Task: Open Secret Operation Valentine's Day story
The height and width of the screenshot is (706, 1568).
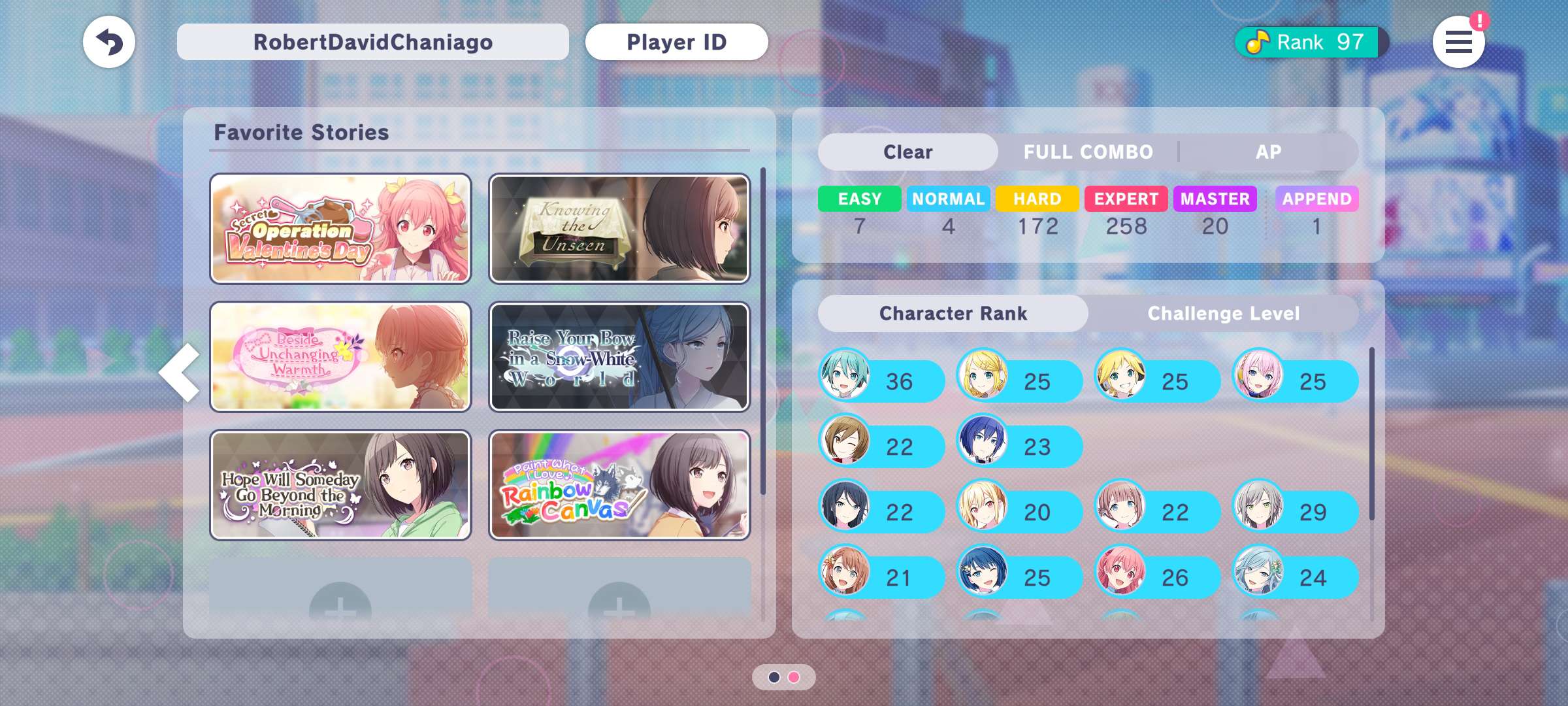Action: pos(340,229)
